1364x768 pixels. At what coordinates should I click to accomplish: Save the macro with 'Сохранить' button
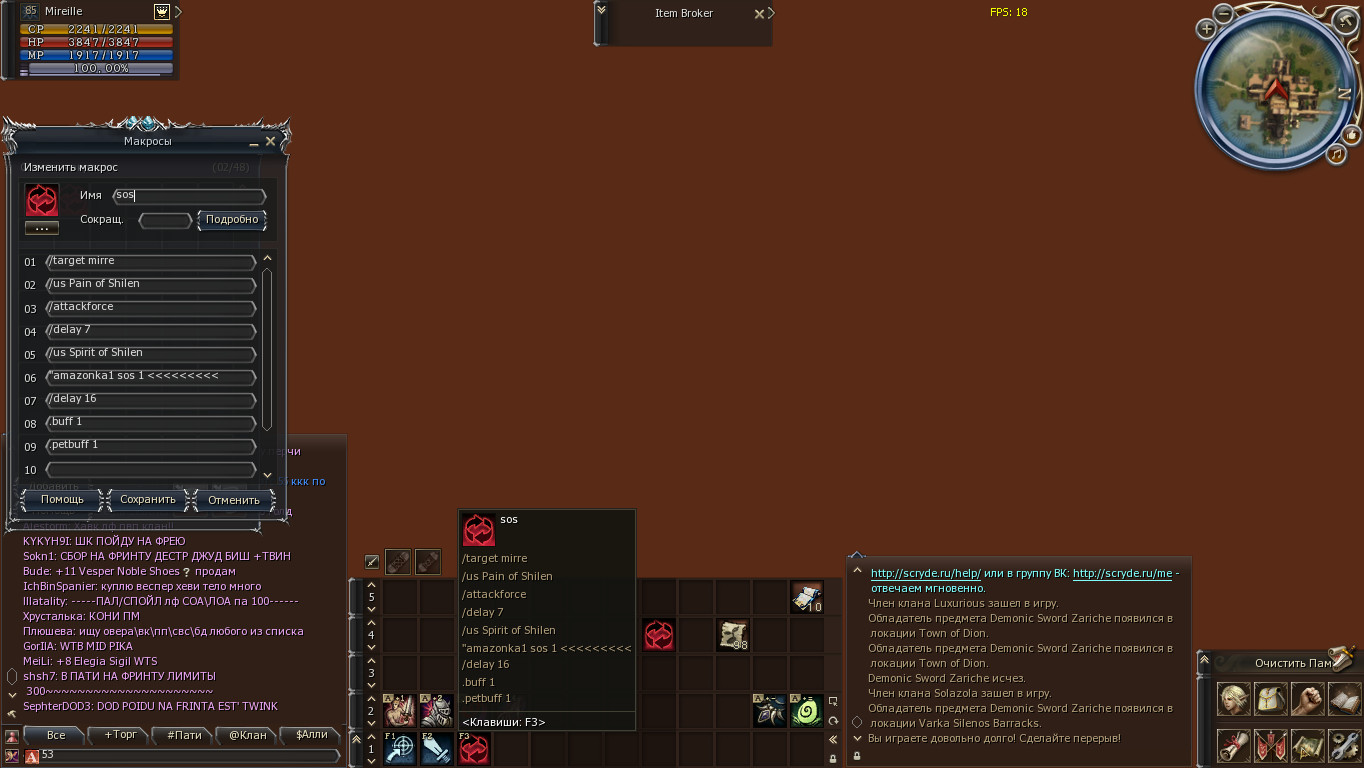click(146, 499)
